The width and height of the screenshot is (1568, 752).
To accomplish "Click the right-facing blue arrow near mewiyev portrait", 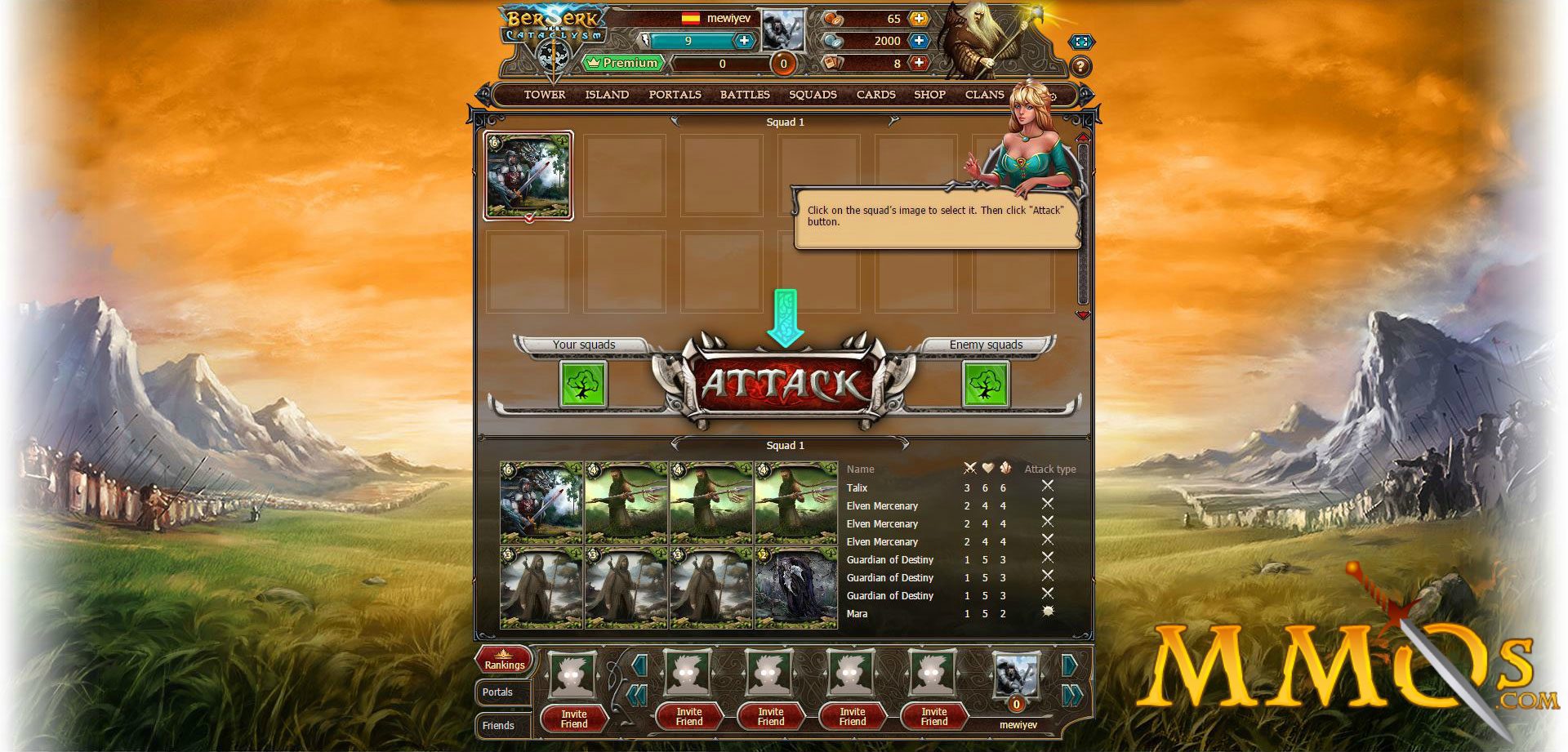I will (1071, 665).
